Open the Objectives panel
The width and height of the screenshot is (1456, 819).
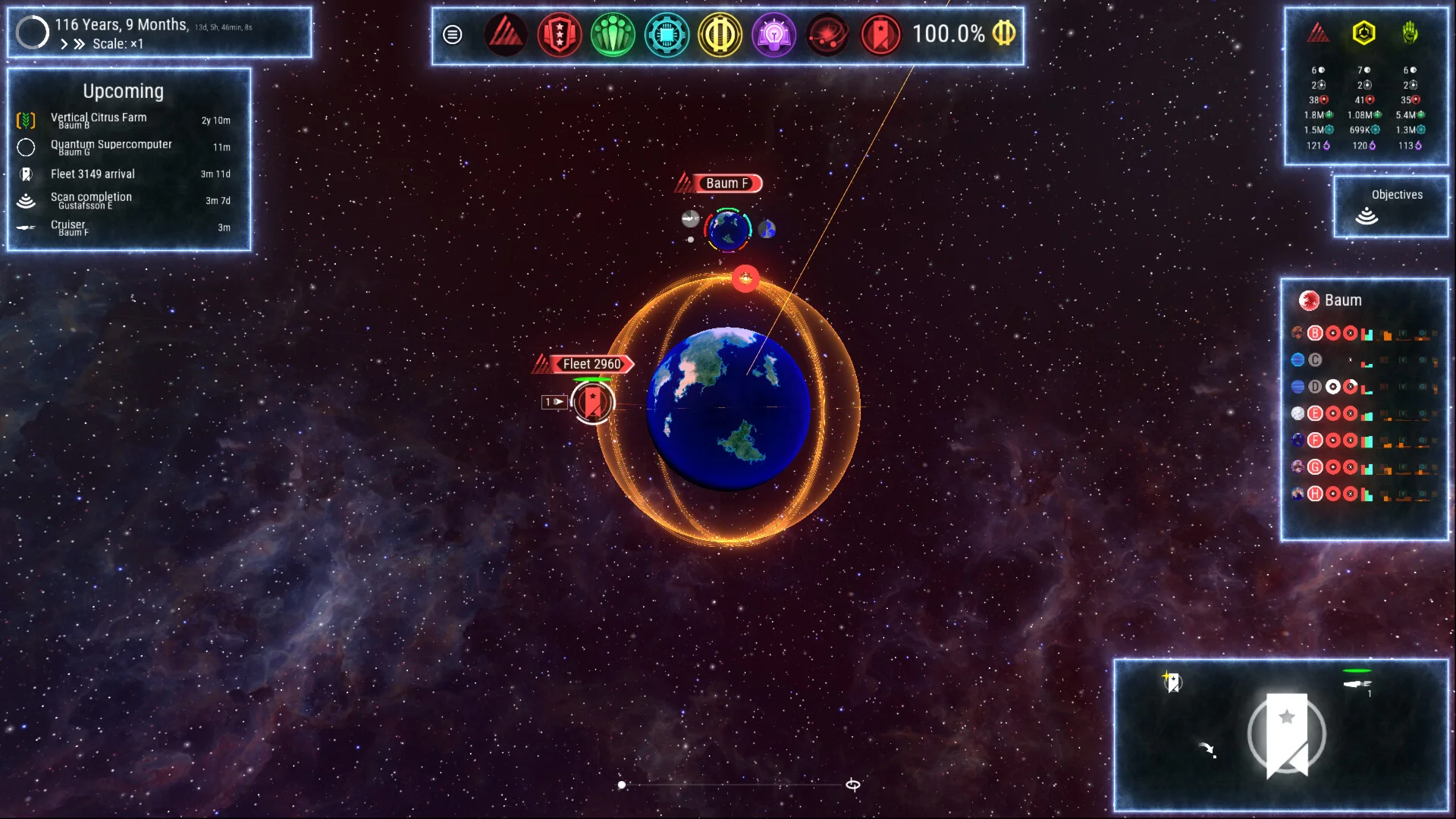(1390, 206)
